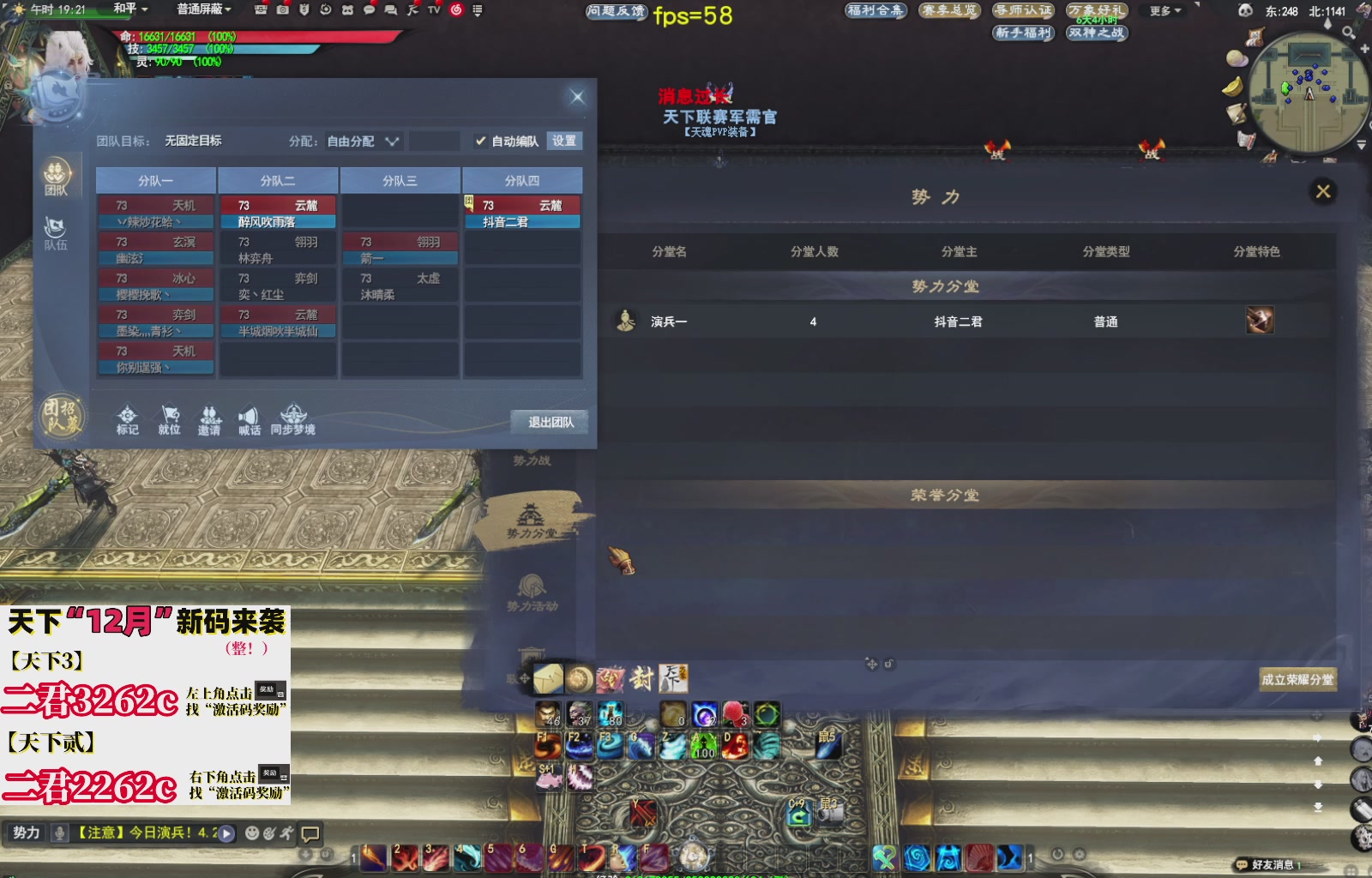Click the screenshot camera icon in top bar

click(282, 10)
